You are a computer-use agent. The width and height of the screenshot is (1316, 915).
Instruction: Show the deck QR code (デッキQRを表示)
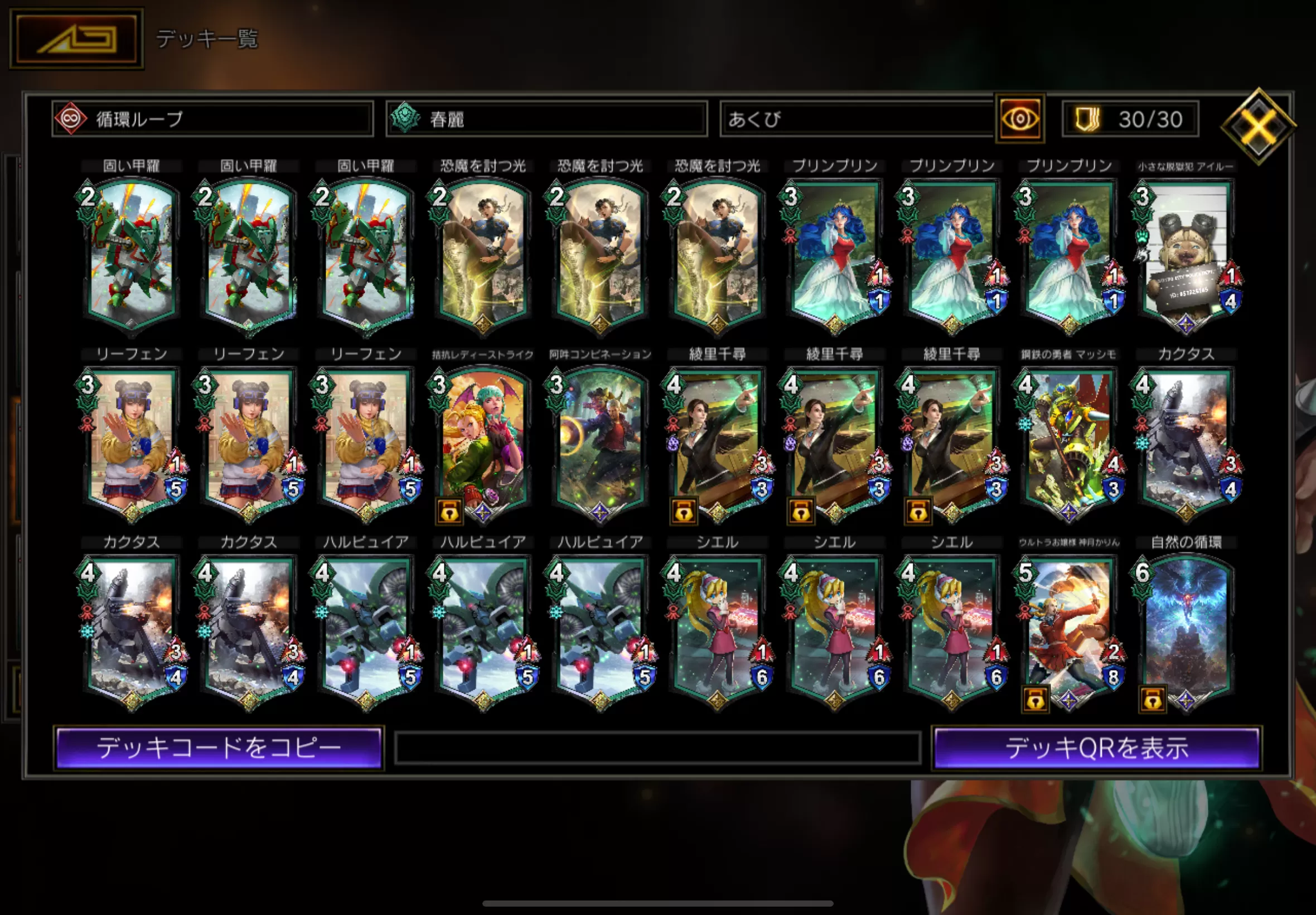(1096, 748)
